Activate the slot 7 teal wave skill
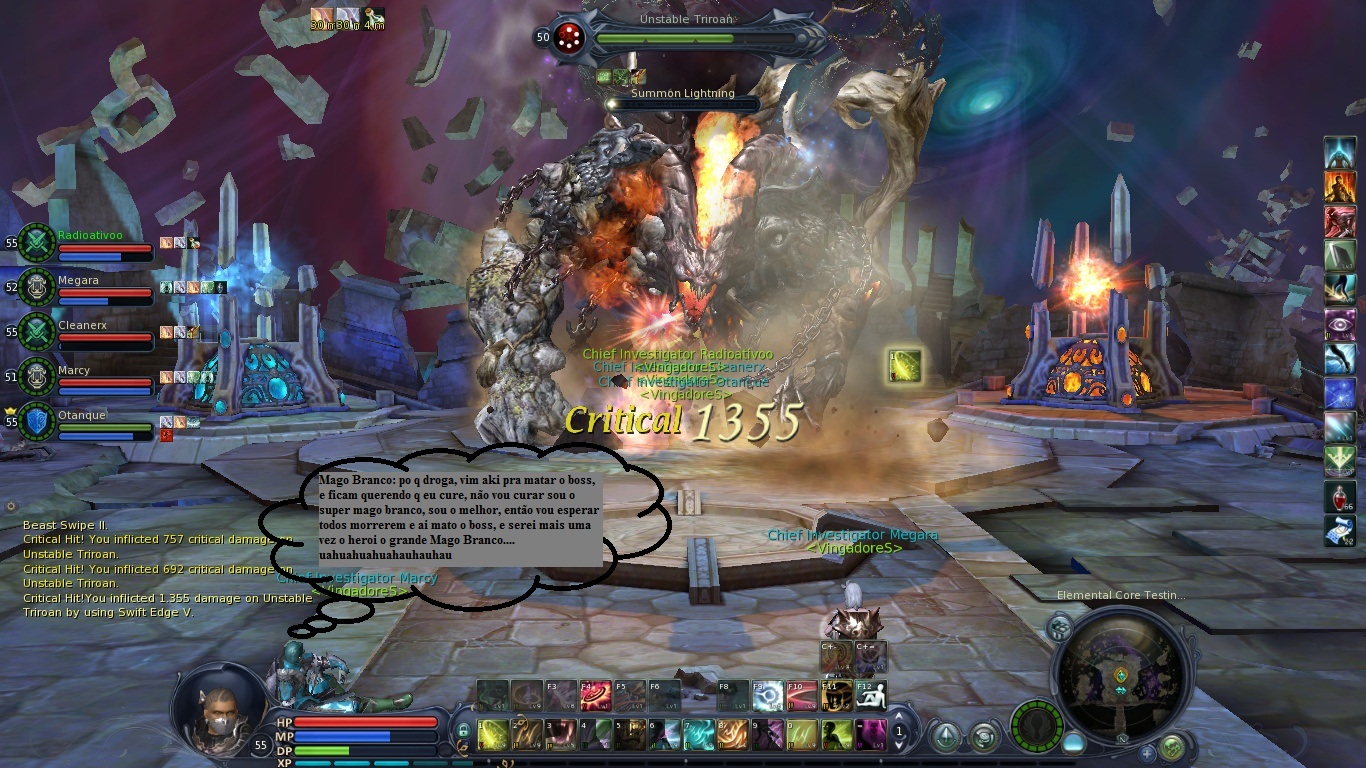This screenshot has height=768, width=1366. point(699,735)
